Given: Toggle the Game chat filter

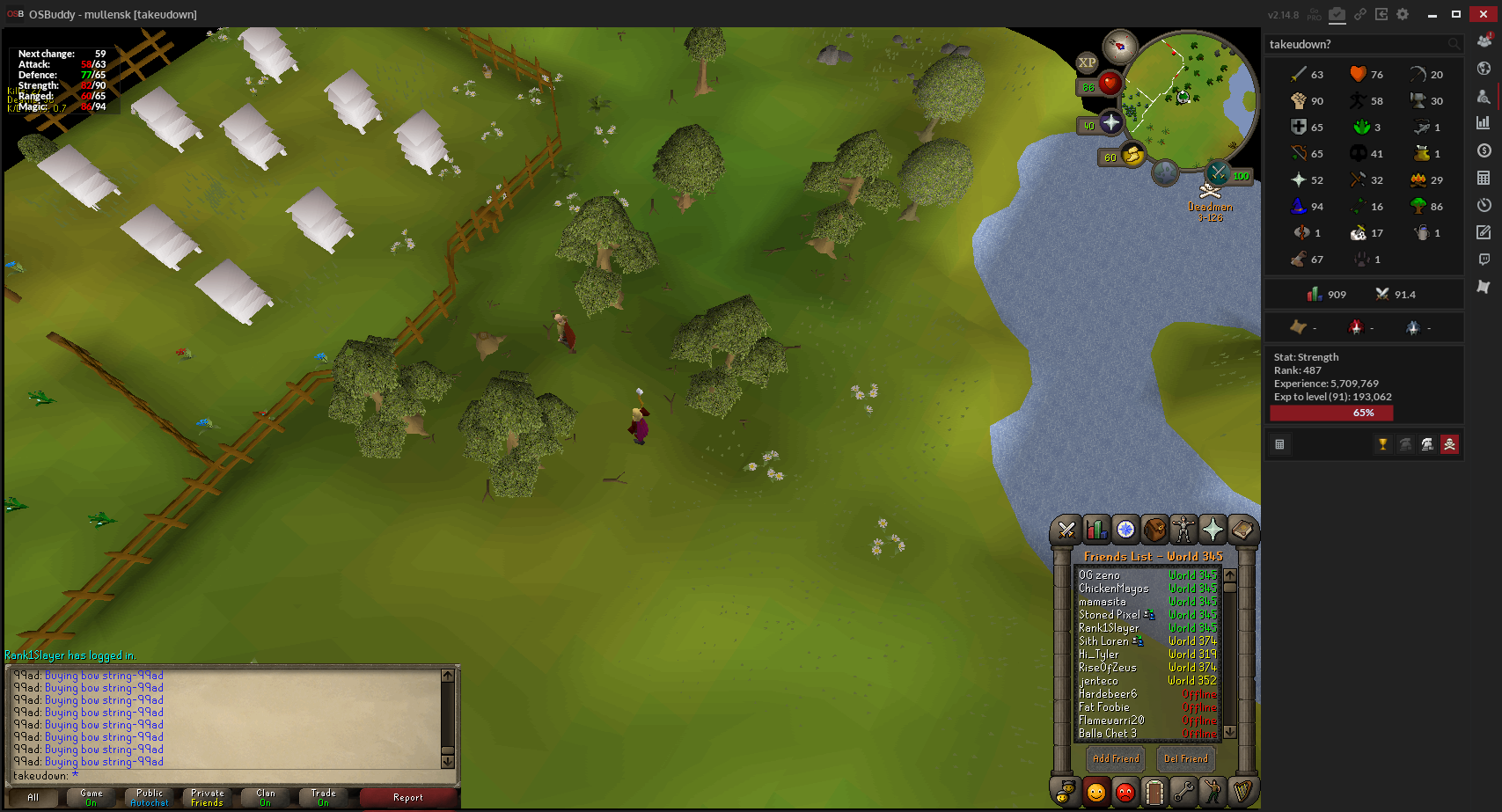Looking at the screenshot, I should [92, 797].
